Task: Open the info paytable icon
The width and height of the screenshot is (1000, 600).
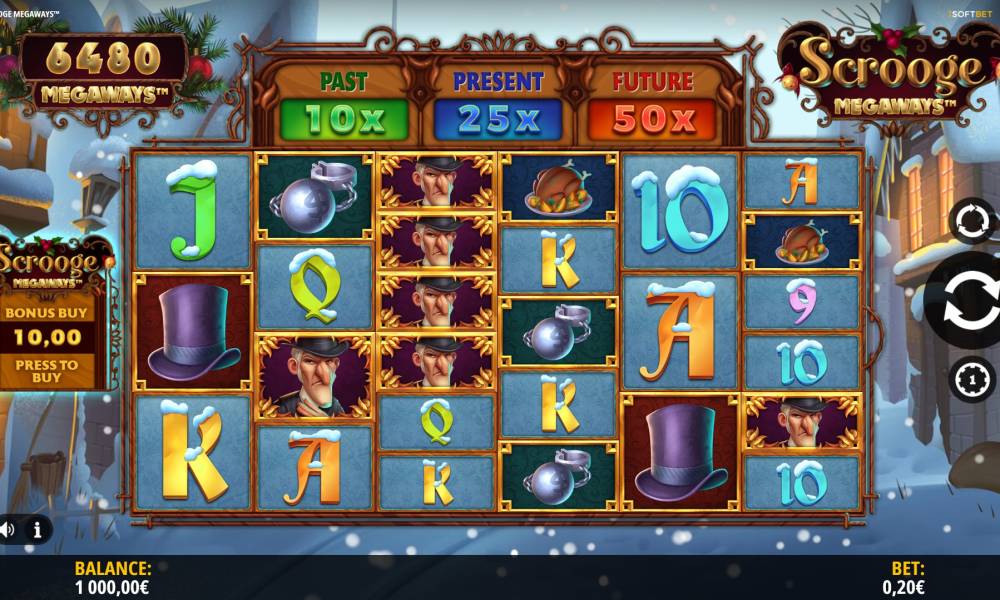Action: click(37, 529)
